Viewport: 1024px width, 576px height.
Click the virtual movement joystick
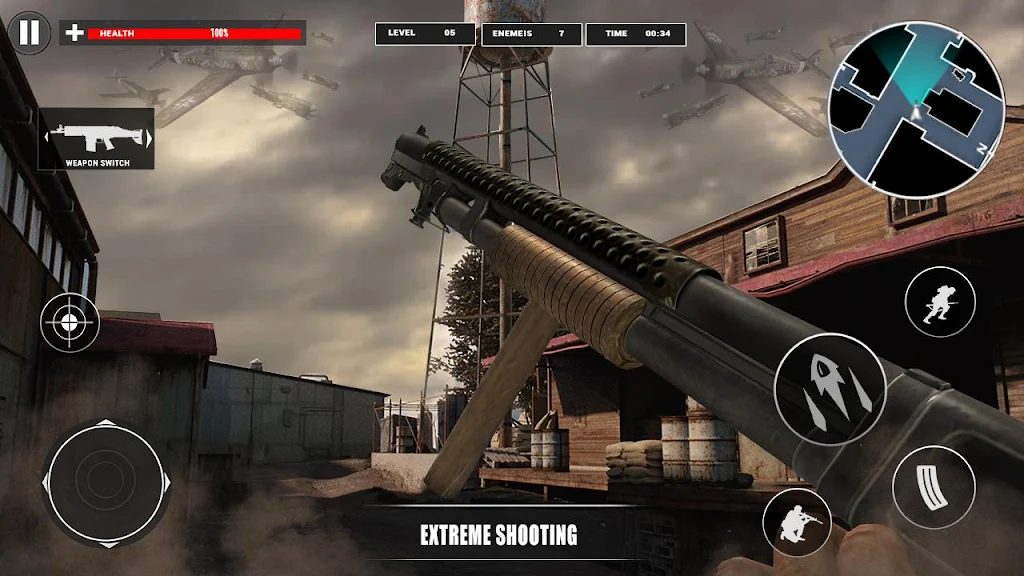[105, 481]
